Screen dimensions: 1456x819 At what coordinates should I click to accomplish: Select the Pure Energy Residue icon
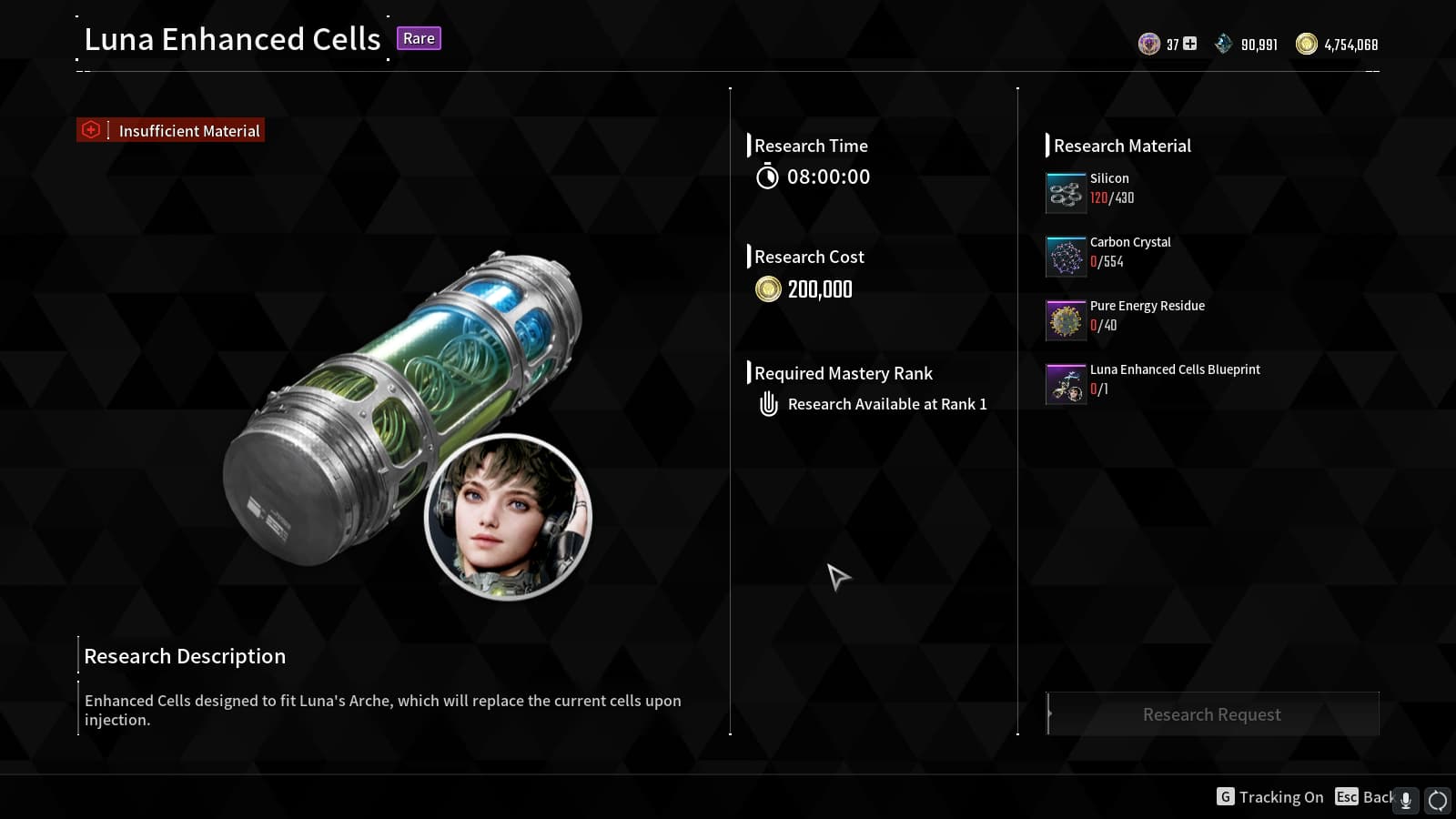pos(1066,320)
